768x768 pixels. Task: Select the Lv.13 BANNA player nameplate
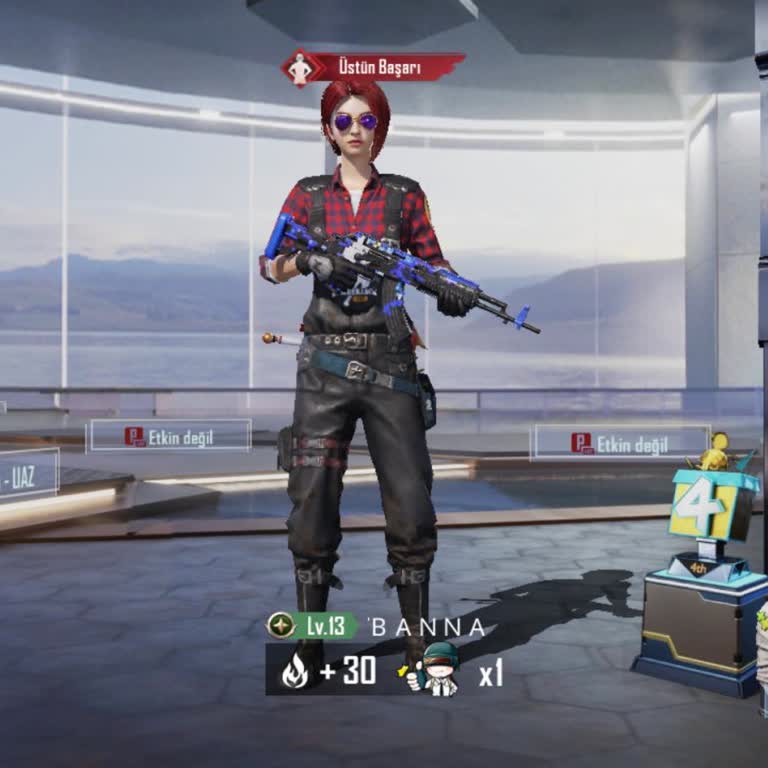(377, 627)
